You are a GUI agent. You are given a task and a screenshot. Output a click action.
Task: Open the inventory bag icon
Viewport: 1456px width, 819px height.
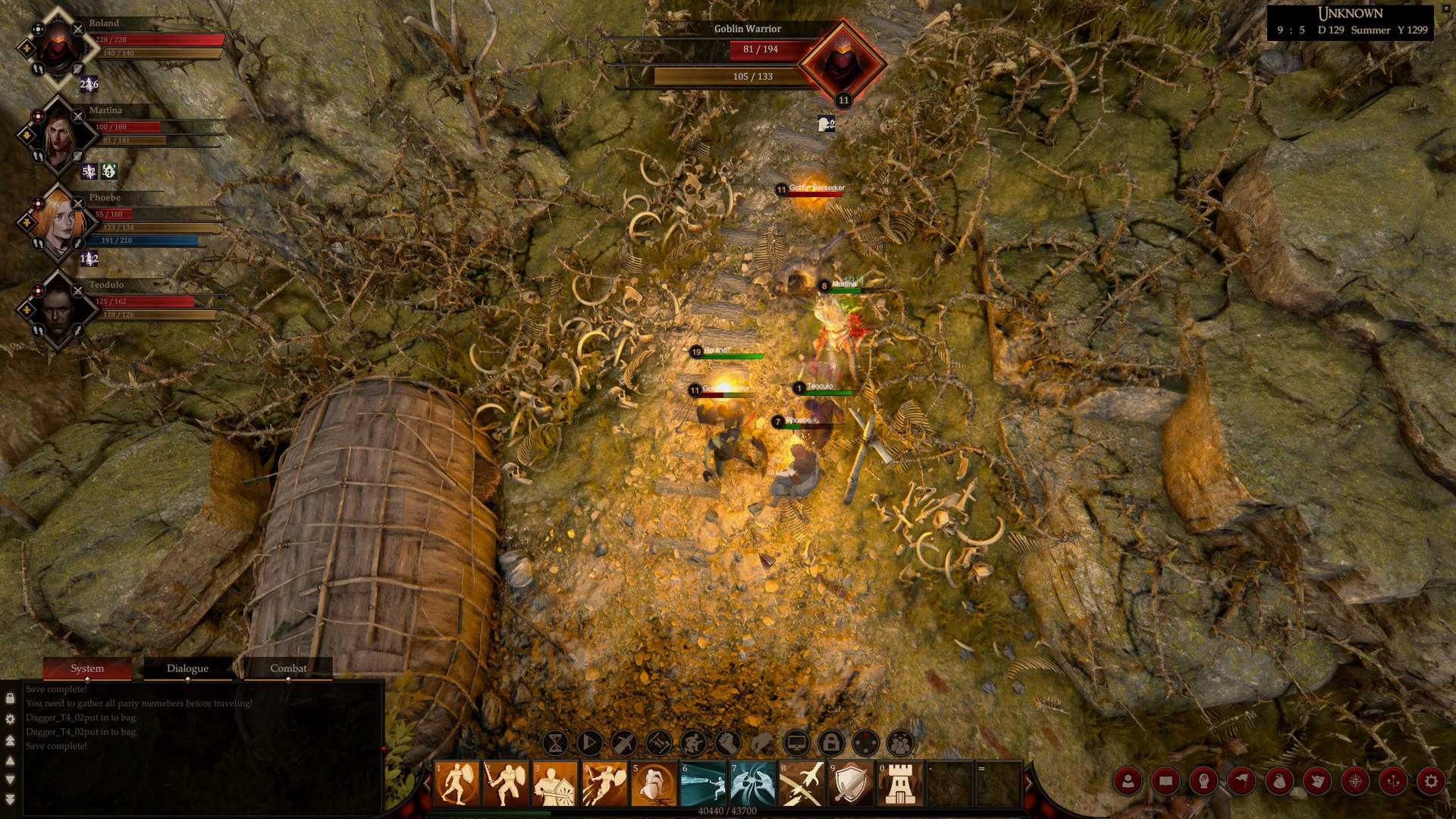pos(1279,783)
